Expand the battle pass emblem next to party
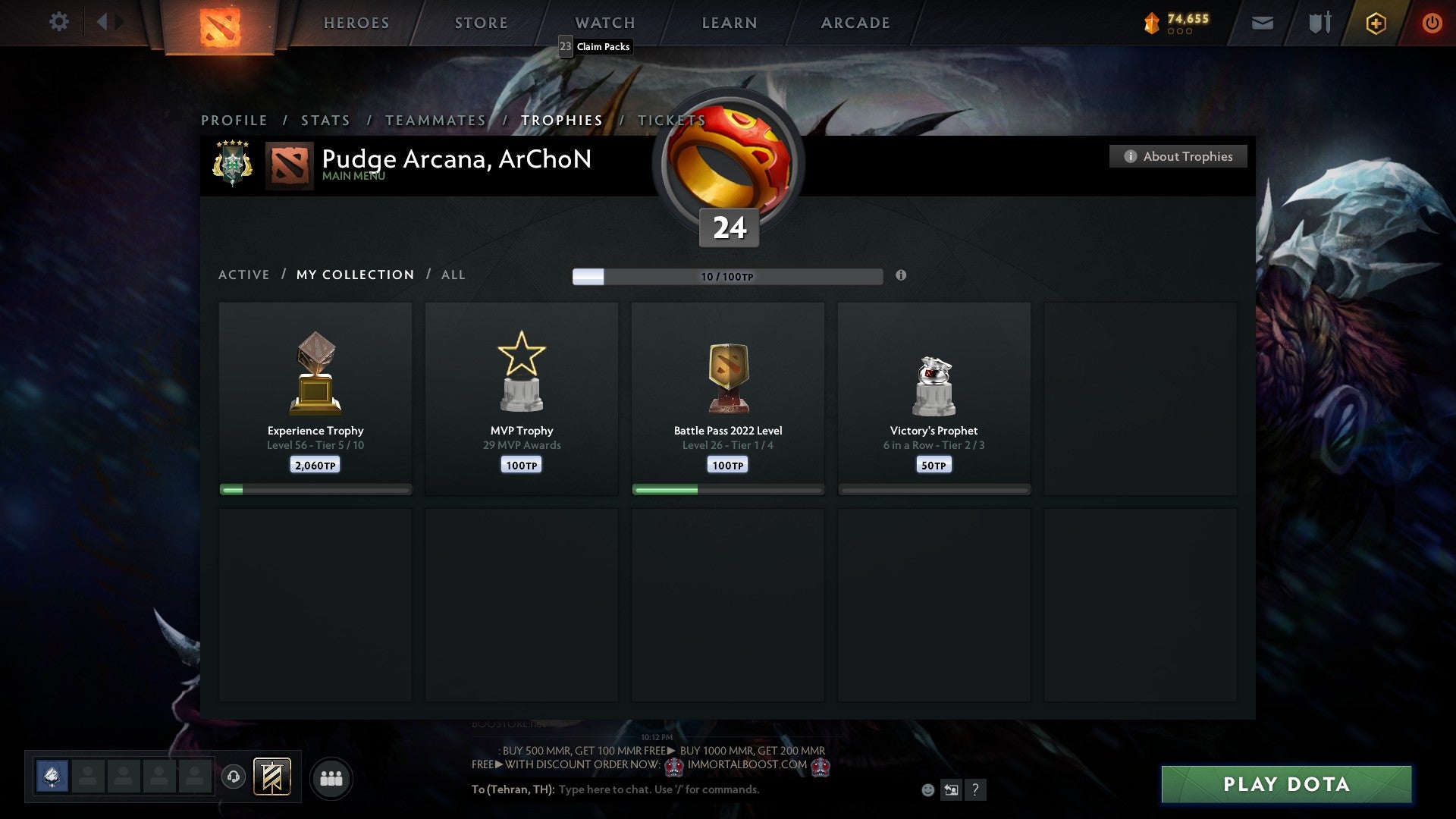The image size is (1456, 819). click(x=273, y=777)
